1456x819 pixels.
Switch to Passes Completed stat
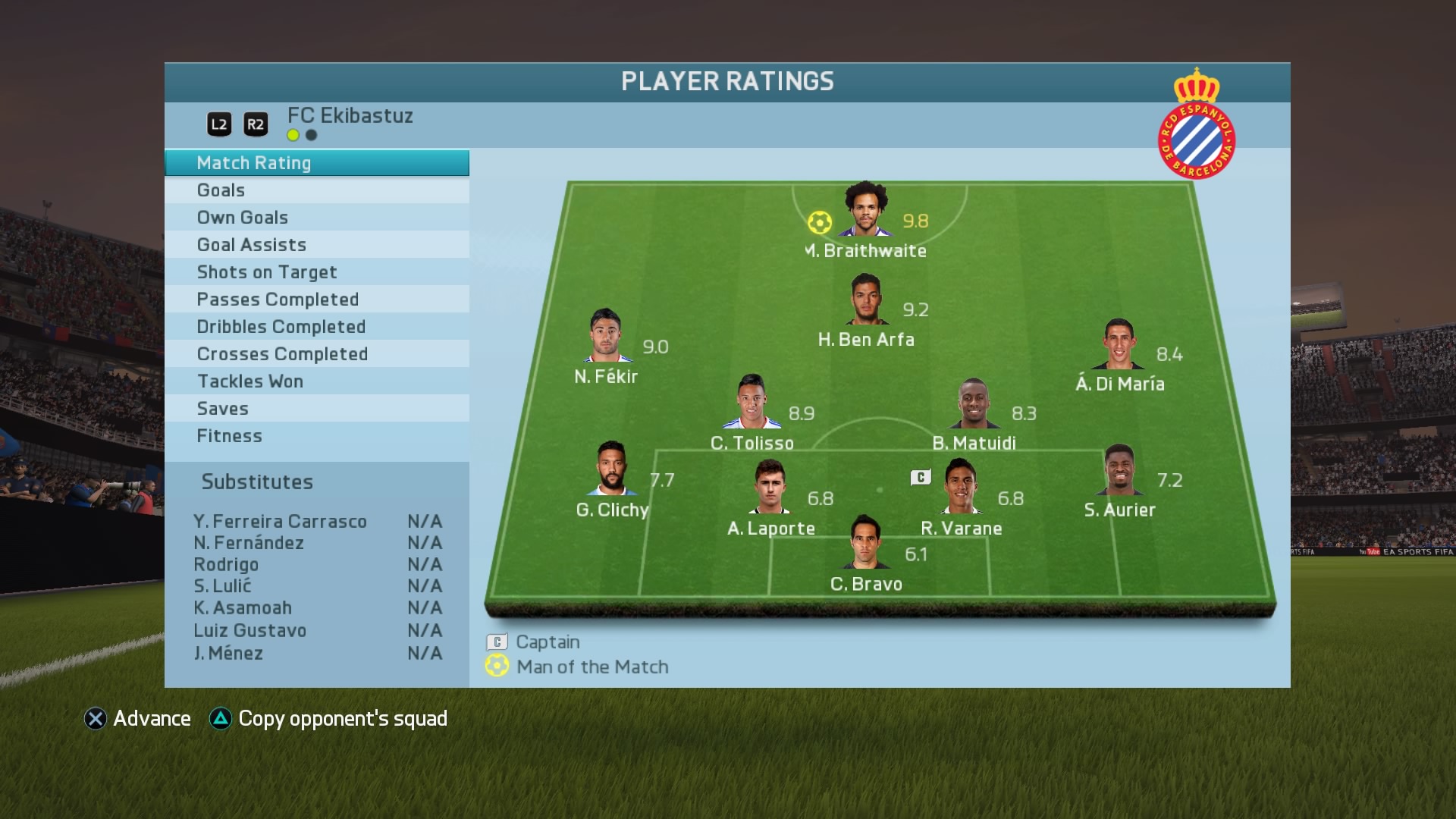[x=316, y=300]
